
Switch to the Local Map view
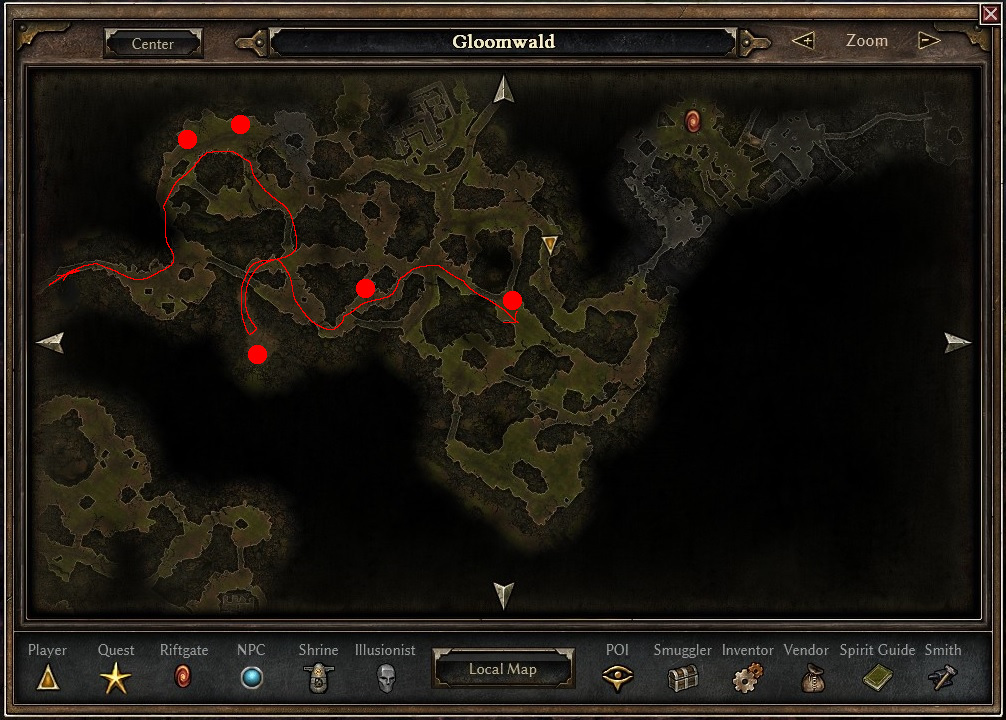coord(503,669)
